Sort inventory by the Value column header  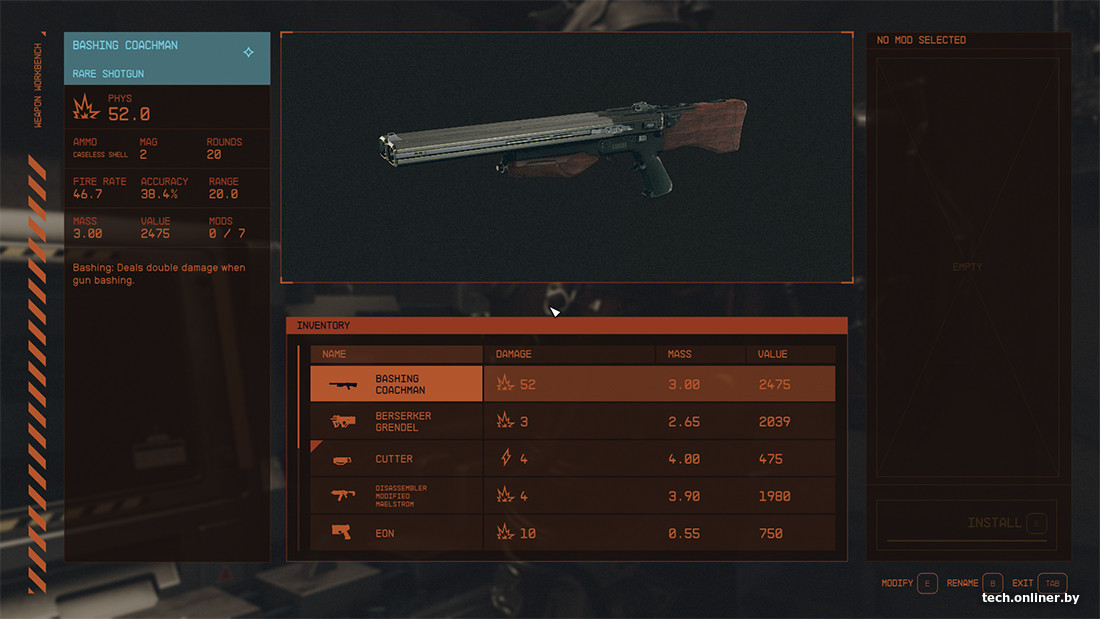tap(773, 354)
